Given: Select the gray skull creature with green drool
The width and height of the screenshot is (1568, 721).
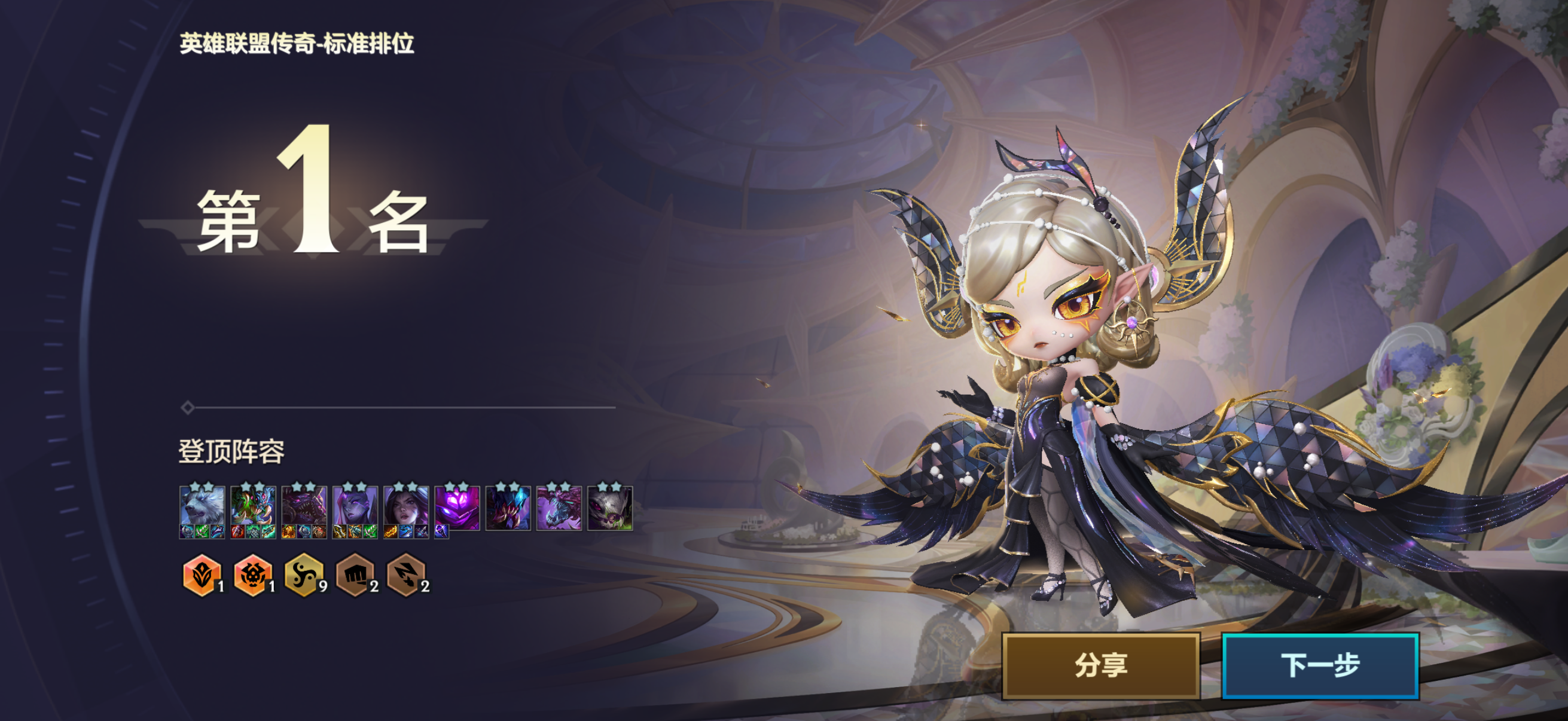Looking at the screenshot, I should coord(610,508).
